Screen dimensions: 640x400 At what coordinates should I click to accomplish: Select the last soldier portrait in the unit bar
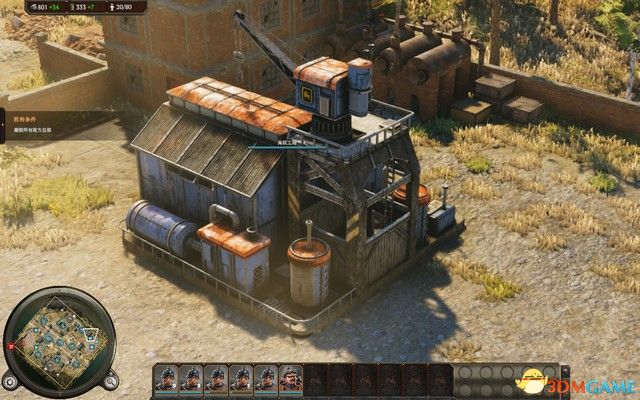click(290, 379)
